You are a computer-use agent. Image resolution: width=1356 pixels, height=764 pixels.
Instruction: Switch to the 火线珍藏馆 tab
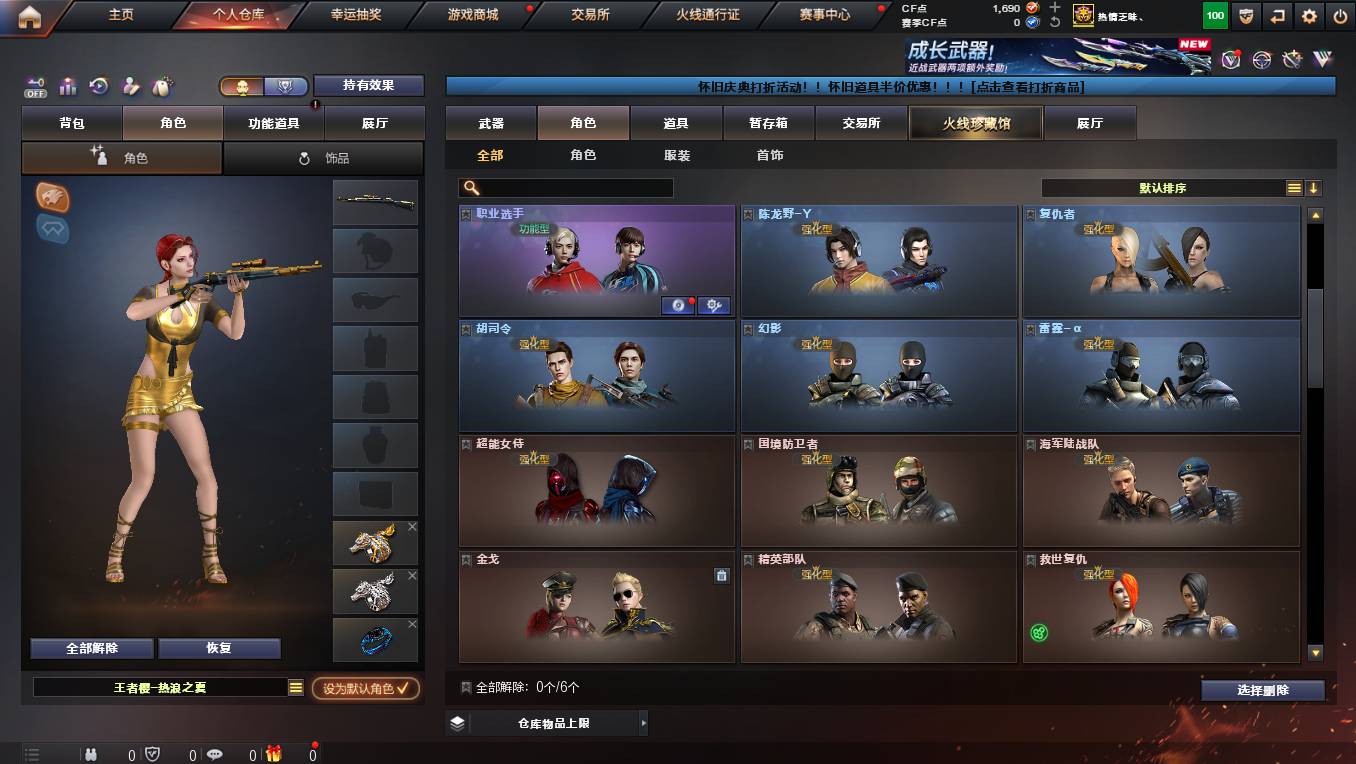[x=975, y=122]
